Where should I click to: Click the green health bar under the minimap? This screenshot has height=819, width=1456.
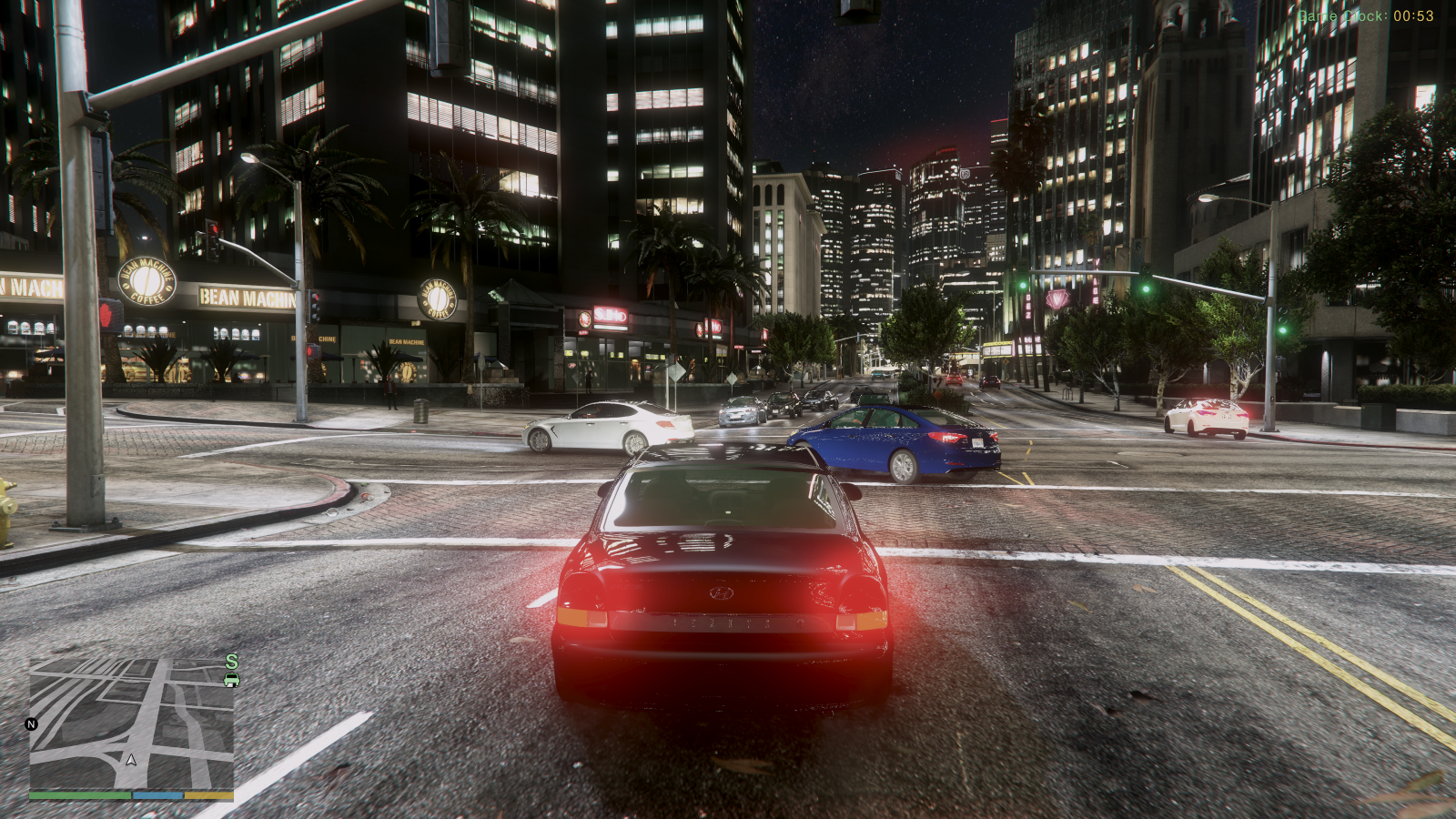pos(79,794)
